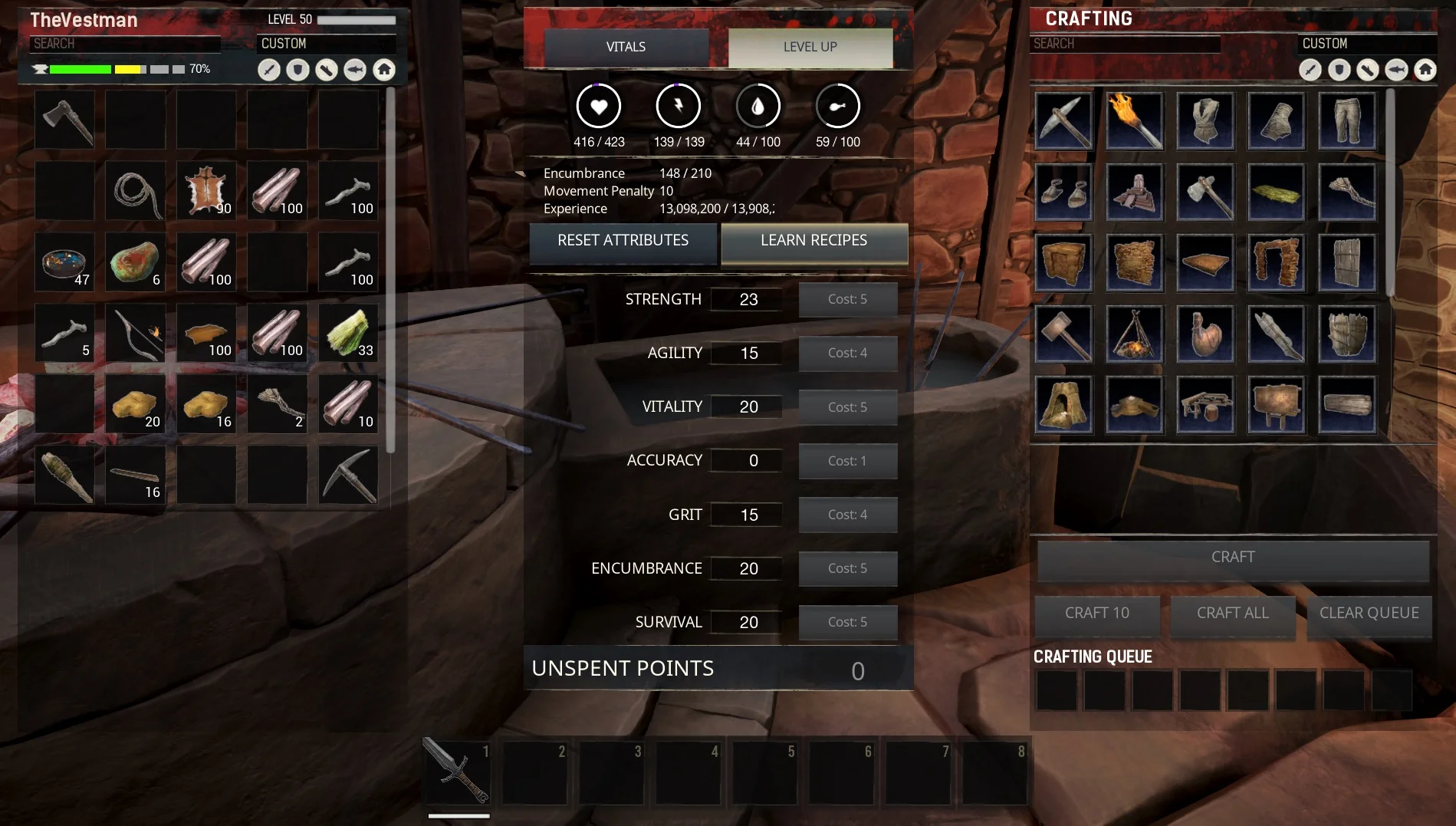Click the inventory search field
Image resolution: width=1456 pixels, height=826 pixels.
pyautogui.click(x=125, y=44)
